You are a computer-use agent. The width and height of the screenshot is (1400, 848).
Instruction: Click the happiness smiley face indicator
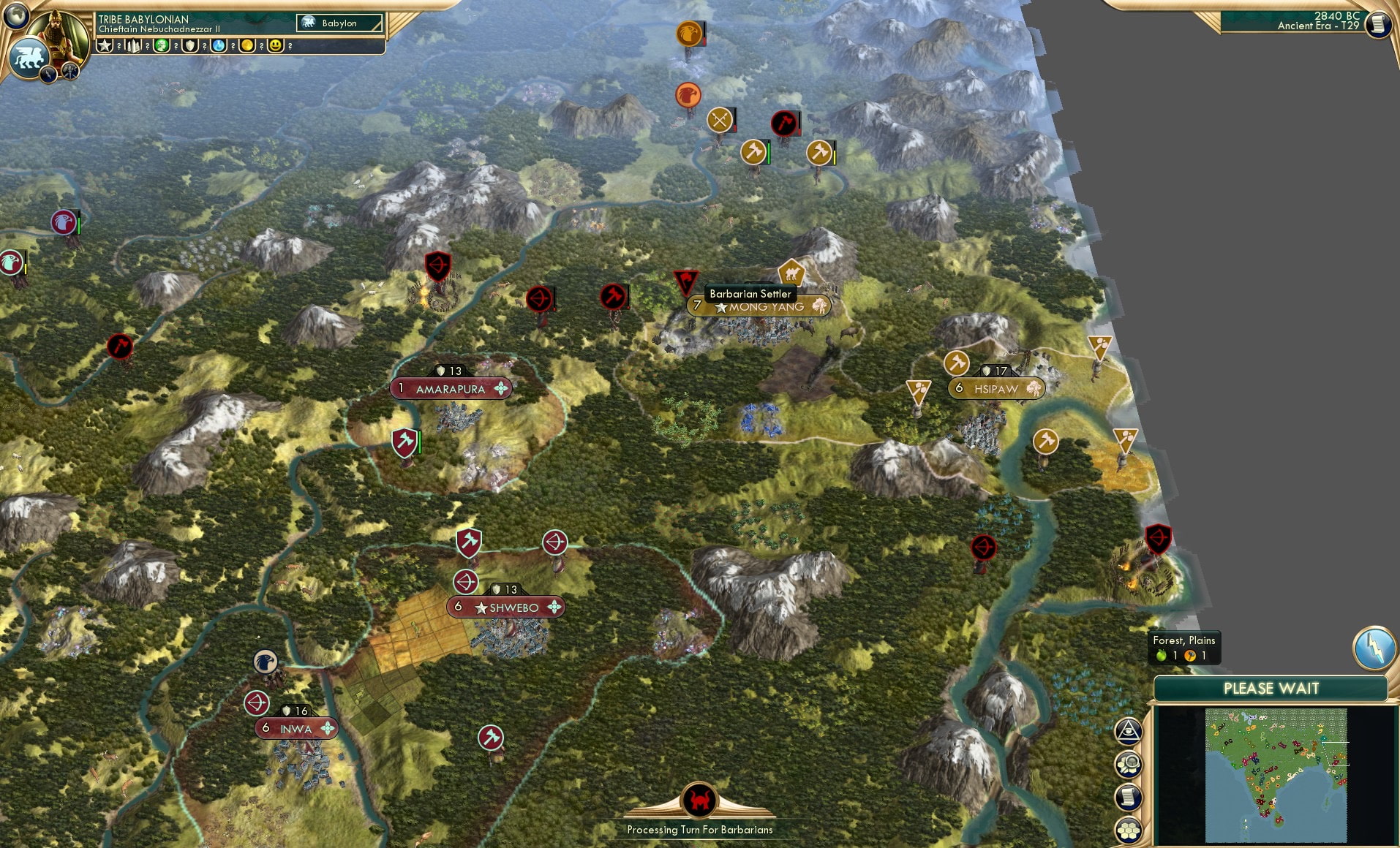[276, 46]
